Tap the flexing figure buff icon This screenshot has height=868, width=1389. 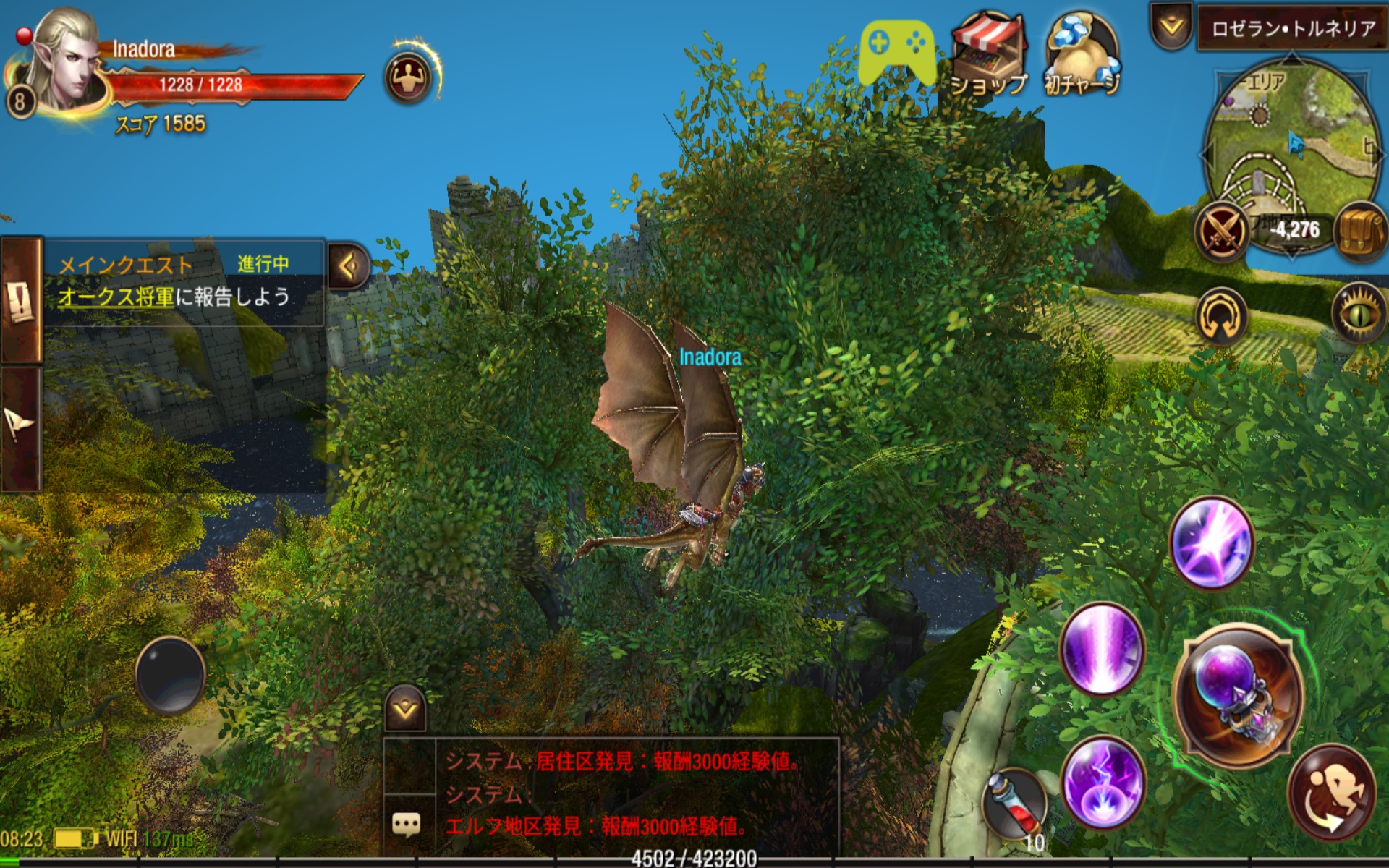[409, 77]
